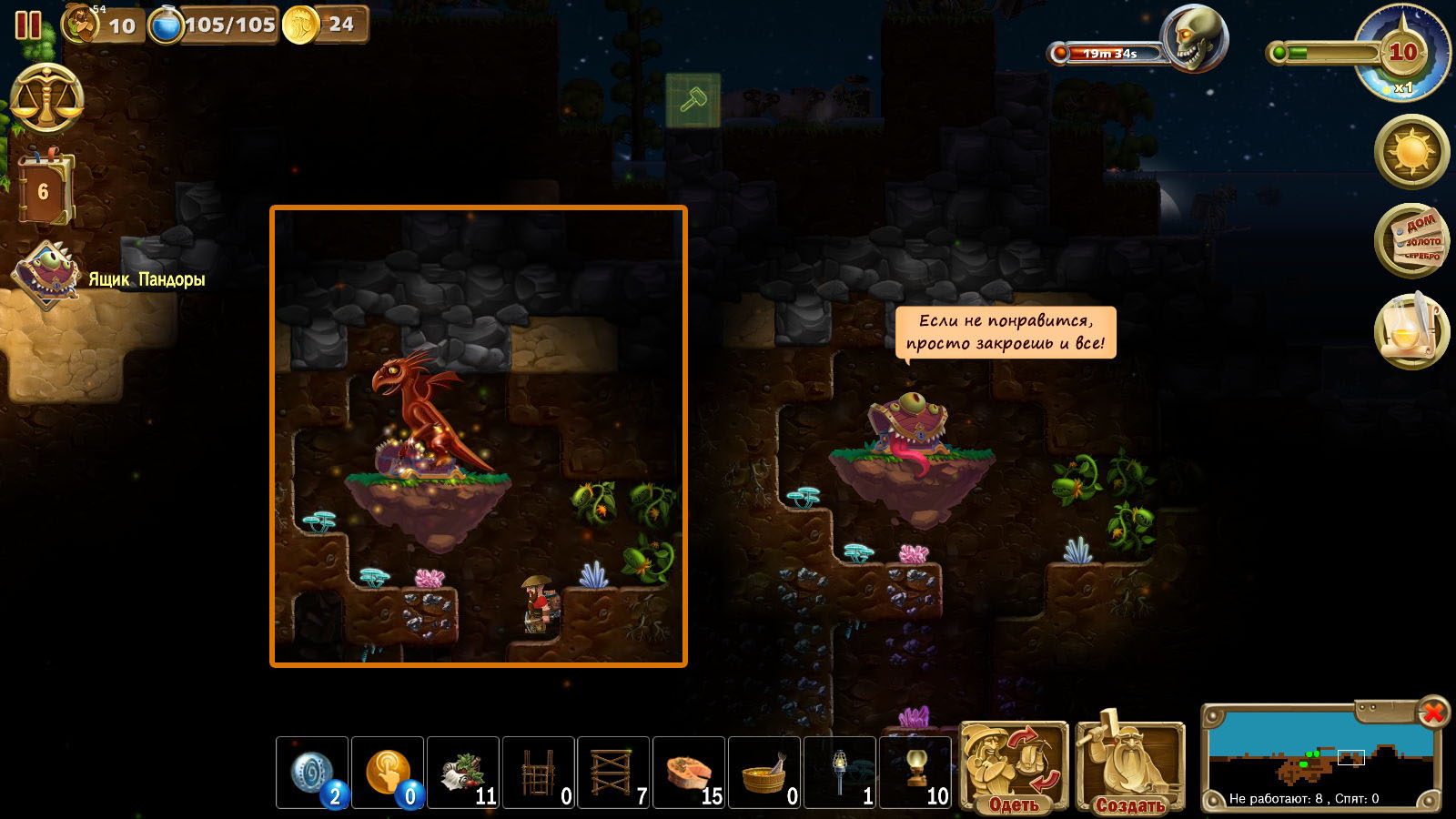
Task: Select the standing torch slot
Action: point(841,773)
